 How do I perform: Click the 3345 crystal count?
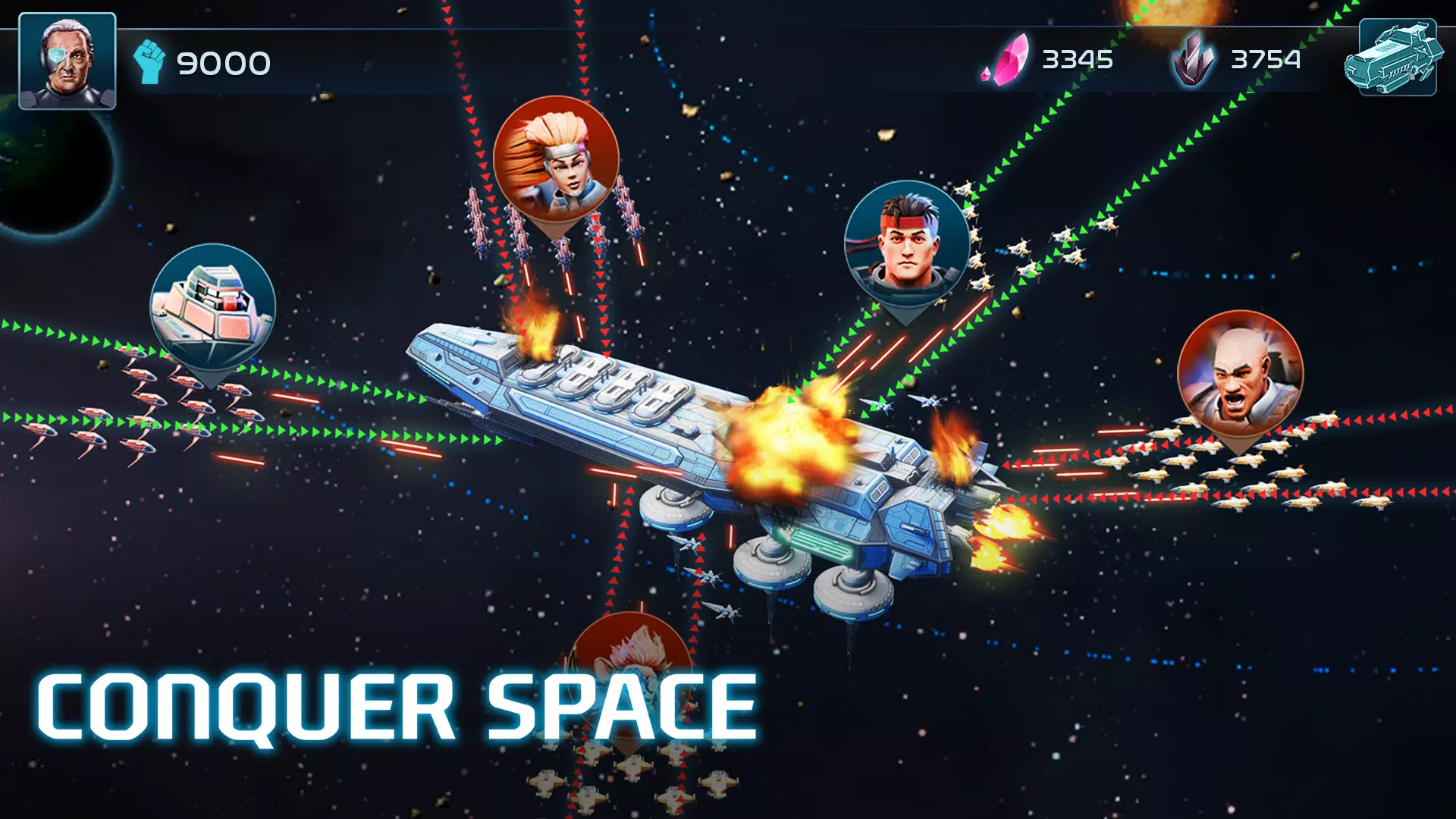click(1077, 59)
